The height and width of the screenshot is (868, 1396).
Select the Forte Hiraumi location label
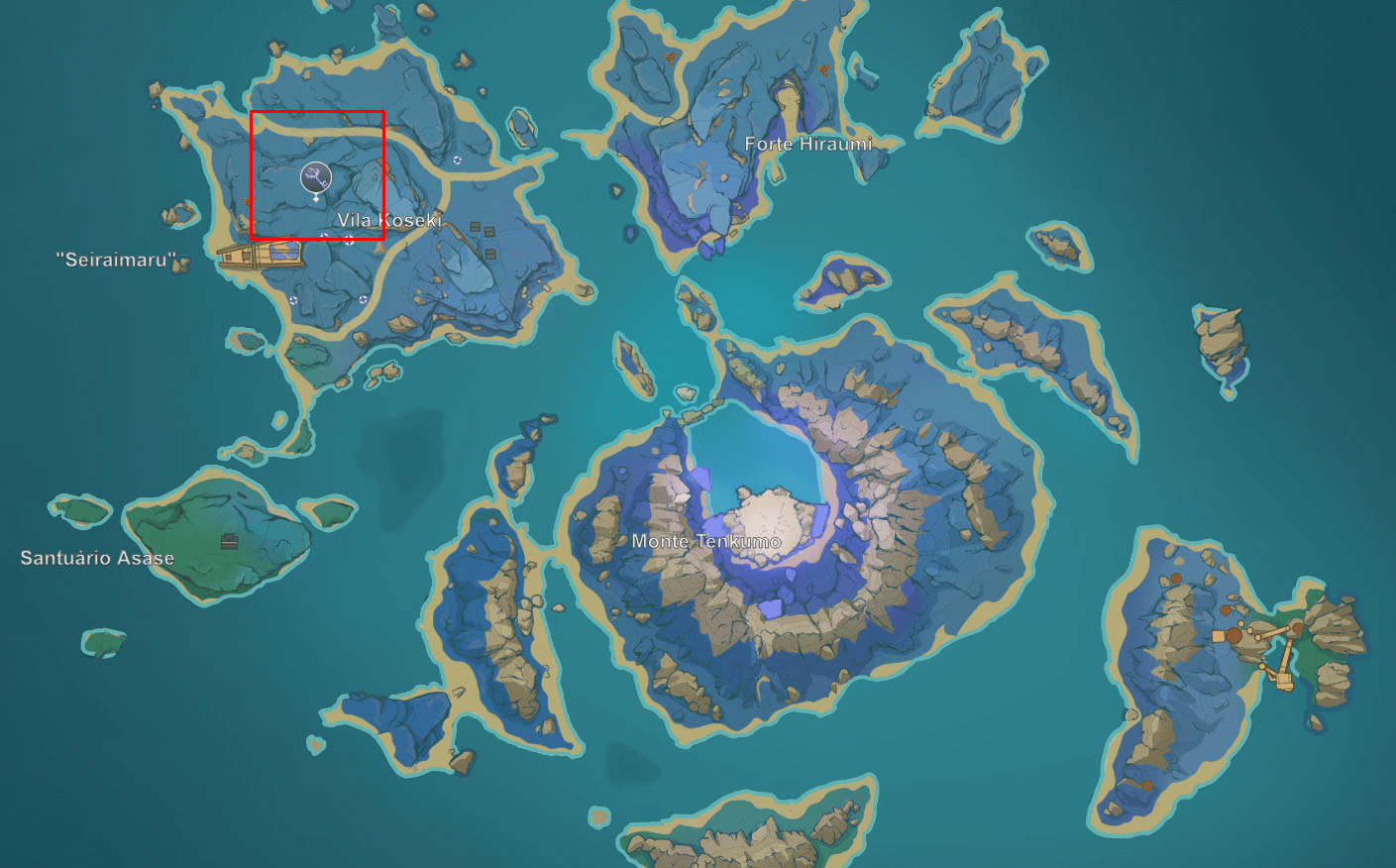pyautogui.click(x=808, y=144)
